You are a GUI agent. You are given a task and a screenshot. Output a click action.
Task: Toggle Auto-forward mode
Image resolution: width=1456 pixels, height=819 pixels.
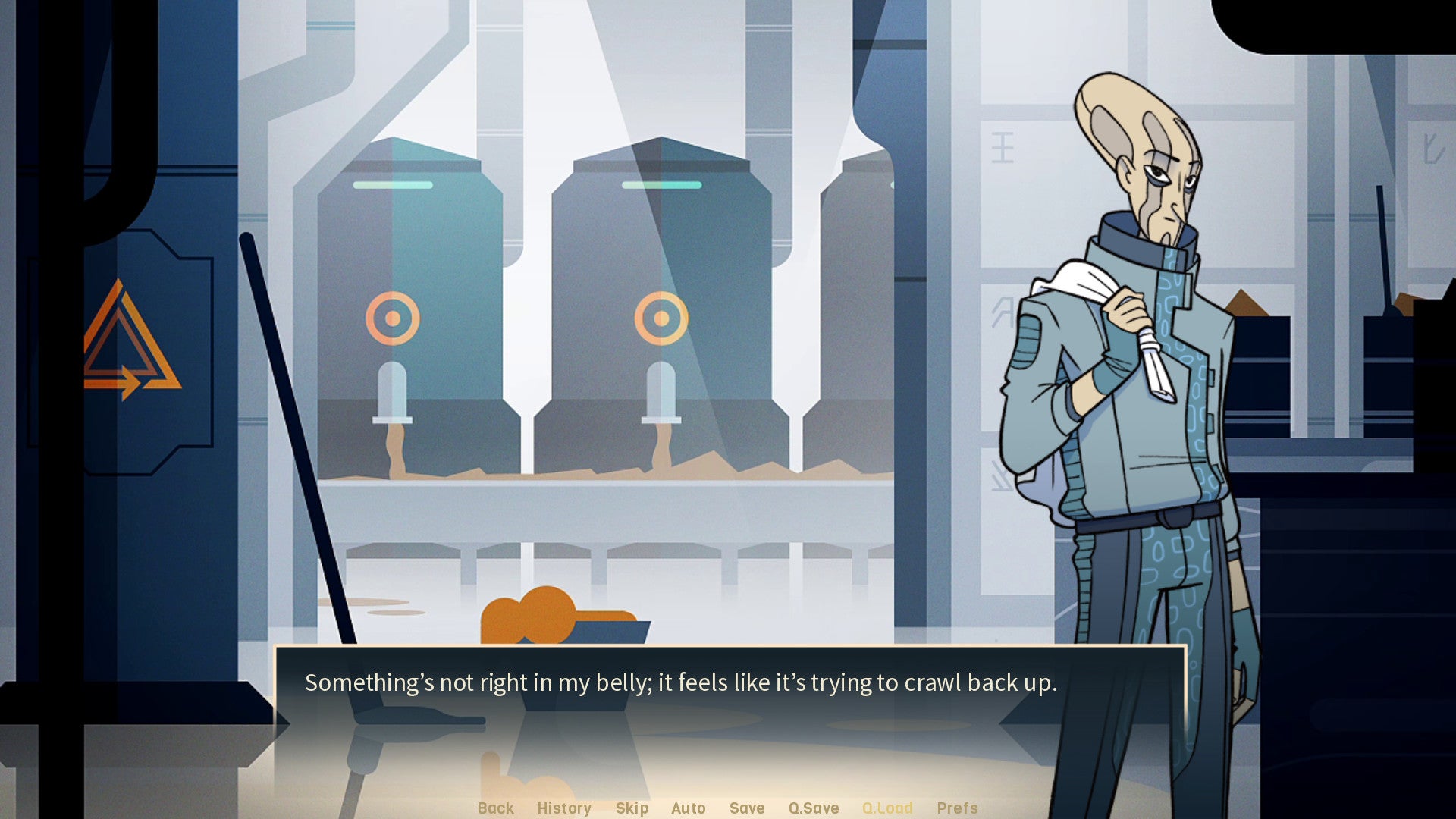tap(688, 808)
